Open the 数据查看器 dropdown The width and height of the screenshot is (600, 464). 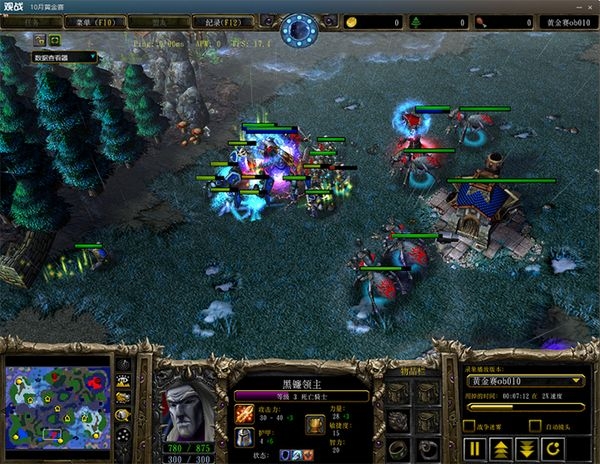(x=65, y=58)
